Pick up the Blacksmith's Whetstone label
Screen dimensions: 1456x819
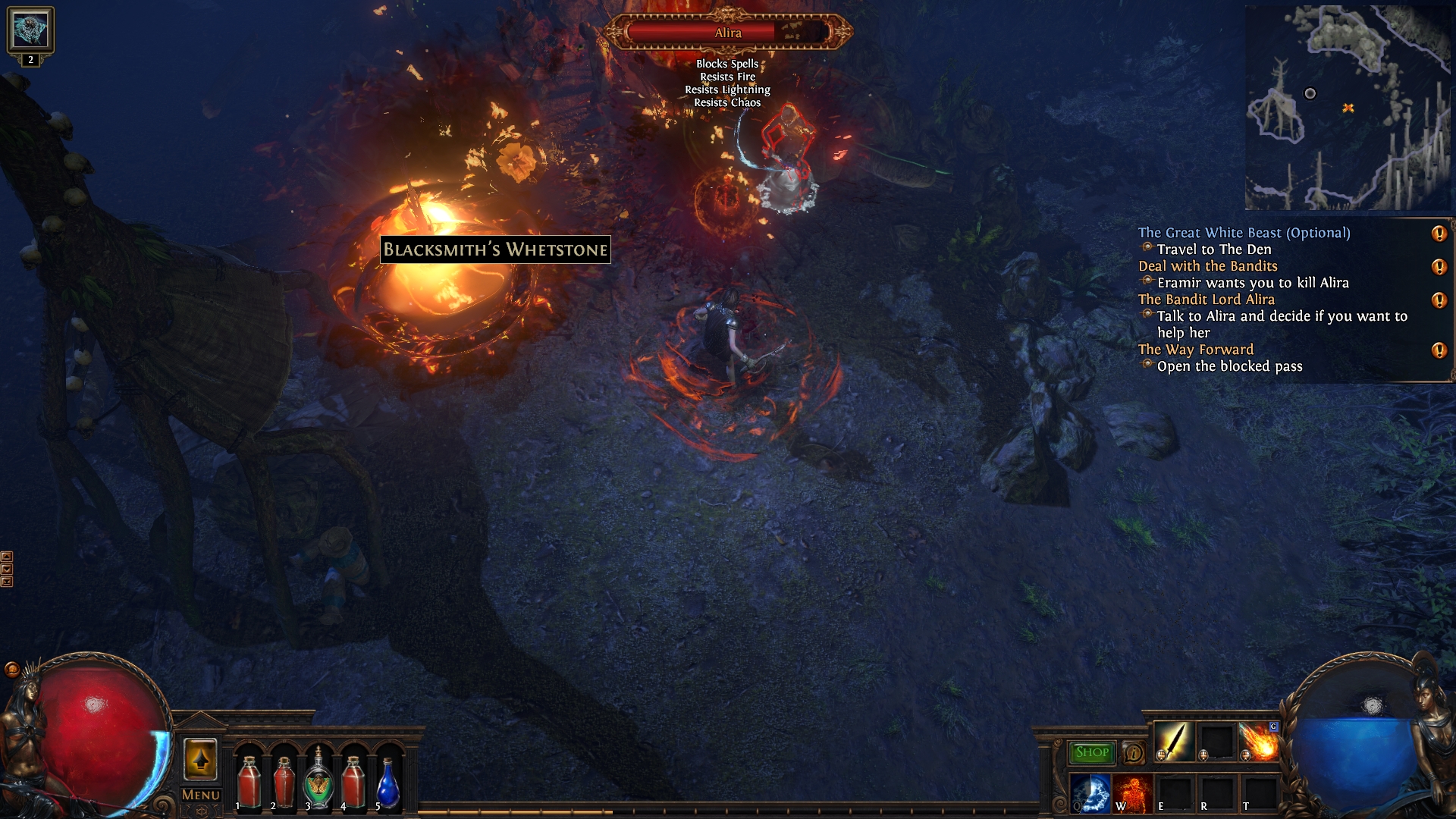[x=495, y=249]
